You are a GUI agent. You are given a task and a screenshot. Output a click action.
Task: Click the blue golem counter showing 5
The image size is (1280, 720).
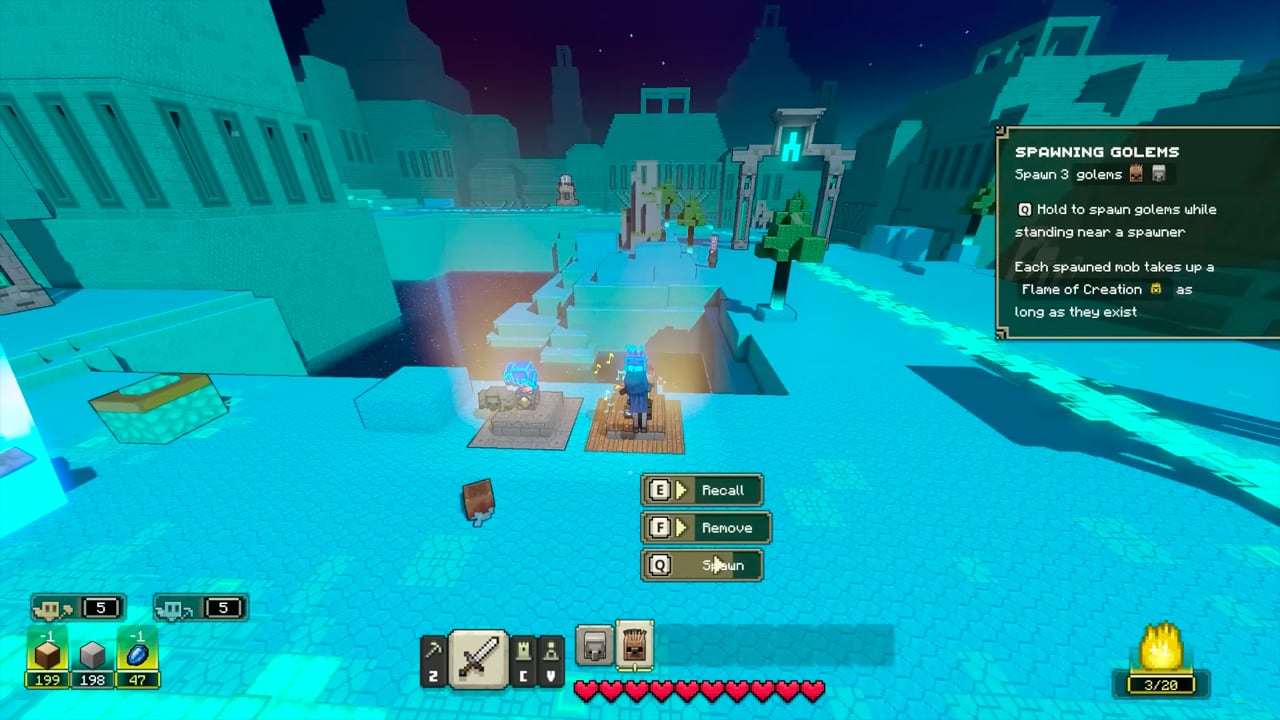pos(198,607)
